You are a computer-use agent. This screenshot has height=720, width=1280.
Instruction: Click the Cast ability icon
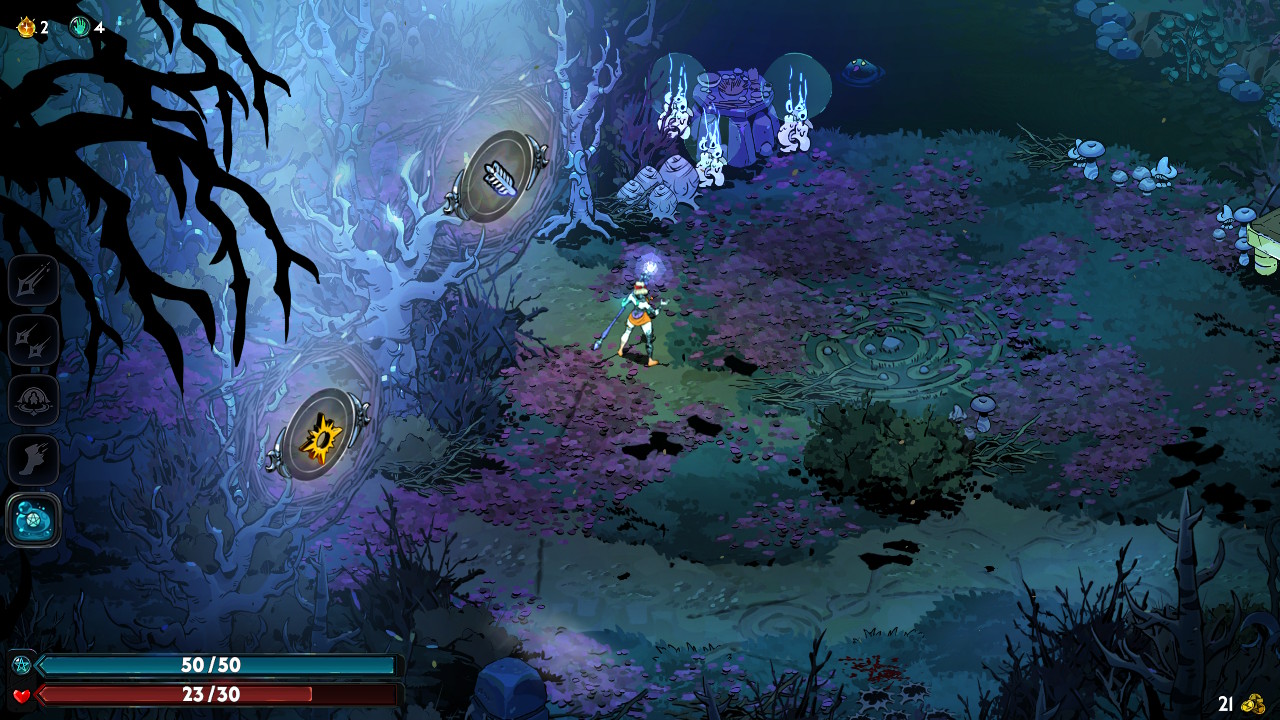click(x=33, y=399)
